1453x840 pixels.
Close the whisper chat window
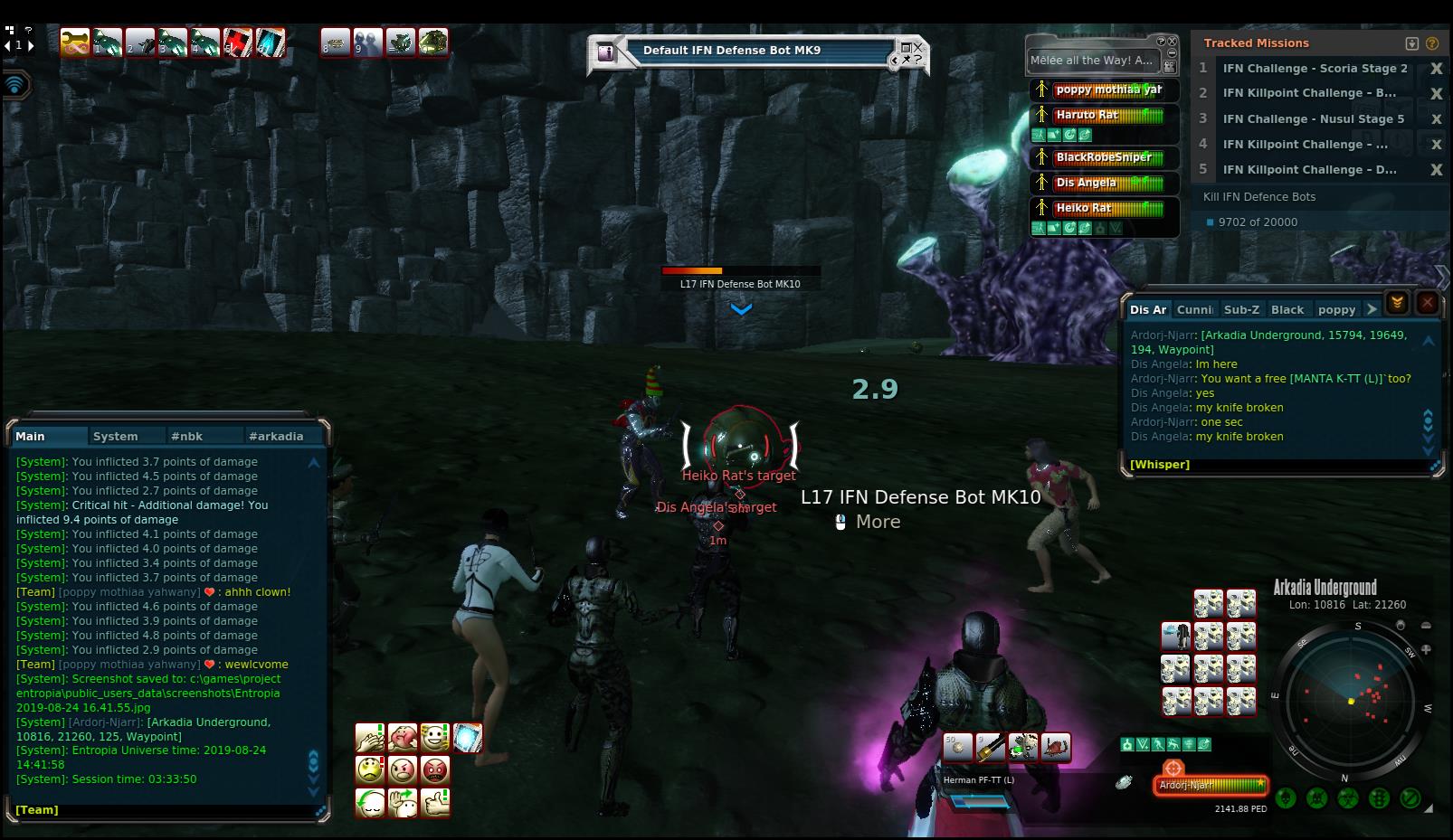(1427, 303)
